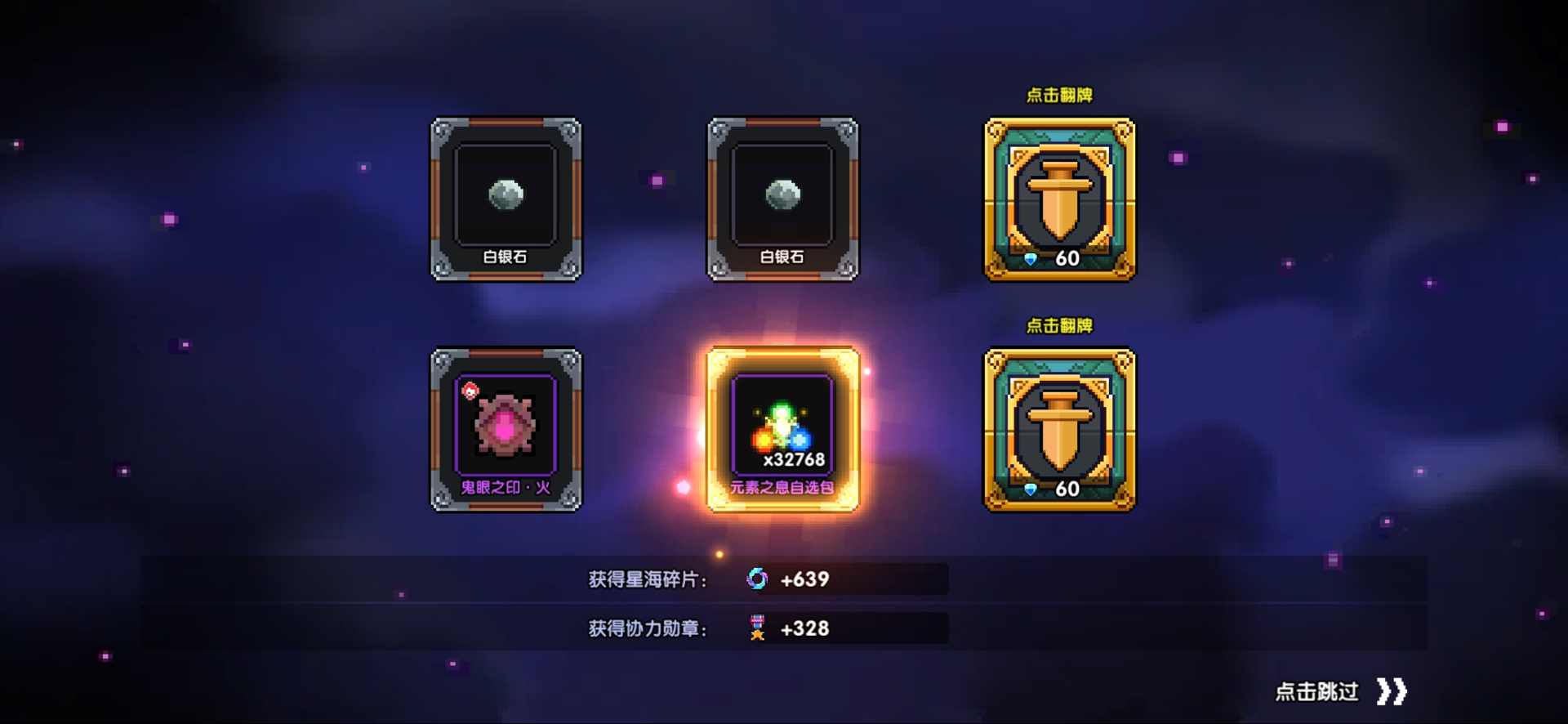Click the first 白银石 silver stone icon

point(505,196)
